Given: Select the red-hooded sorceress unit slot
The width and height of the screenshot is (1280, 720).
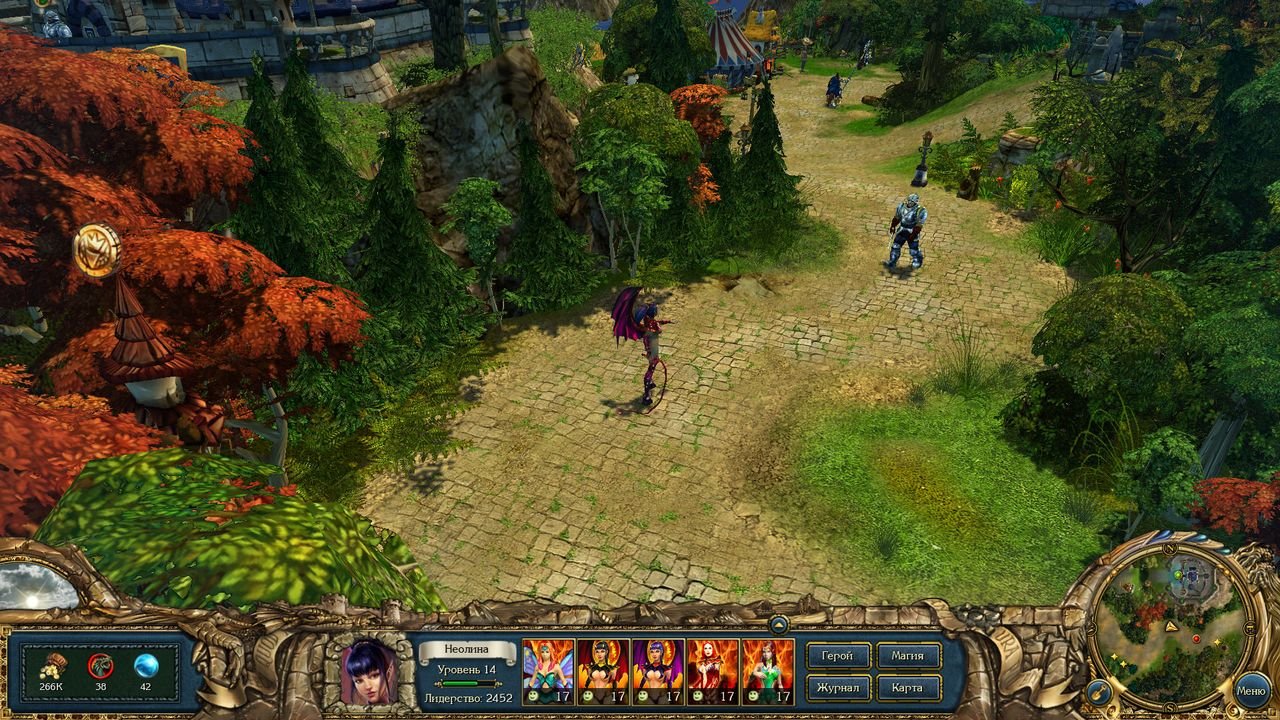Looking at the screenshot, I should pos(713,671).
